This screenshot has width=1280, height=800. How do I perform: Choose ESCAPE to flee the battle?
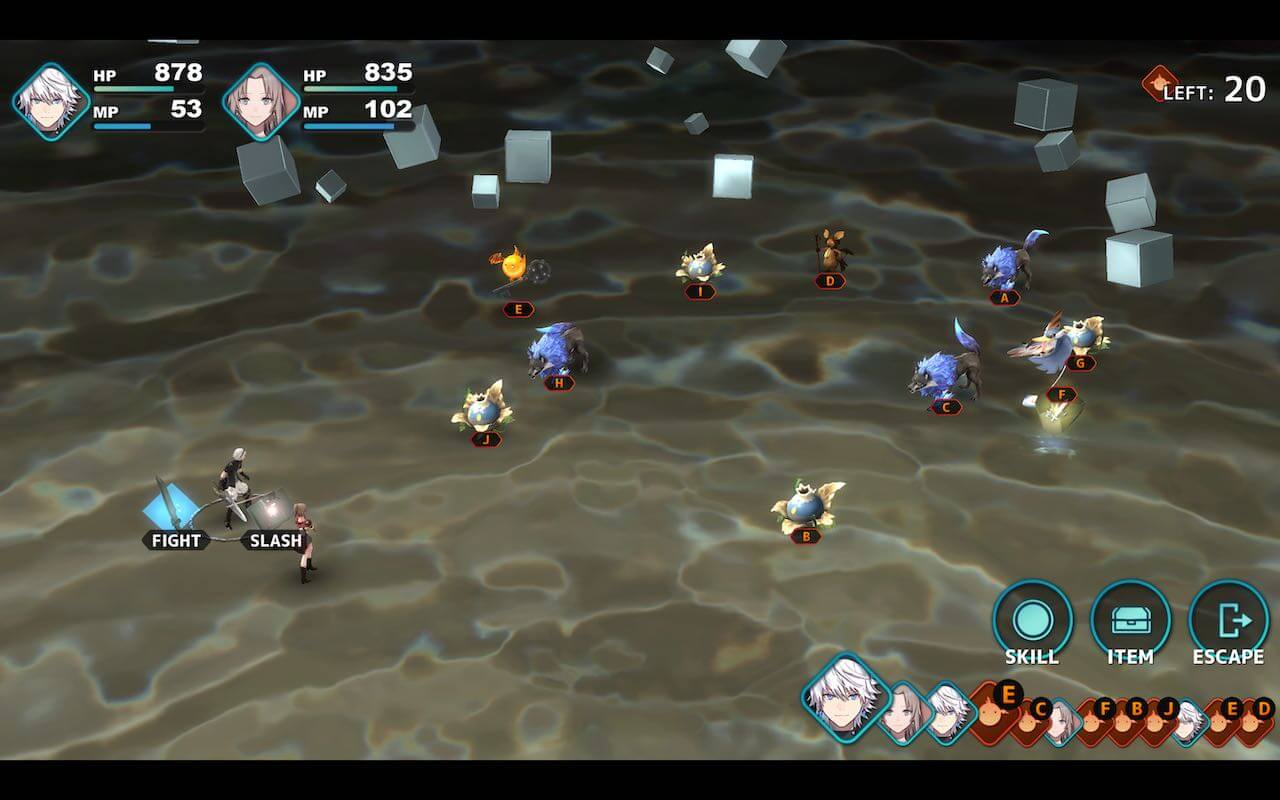click(x=1228, y=620)
